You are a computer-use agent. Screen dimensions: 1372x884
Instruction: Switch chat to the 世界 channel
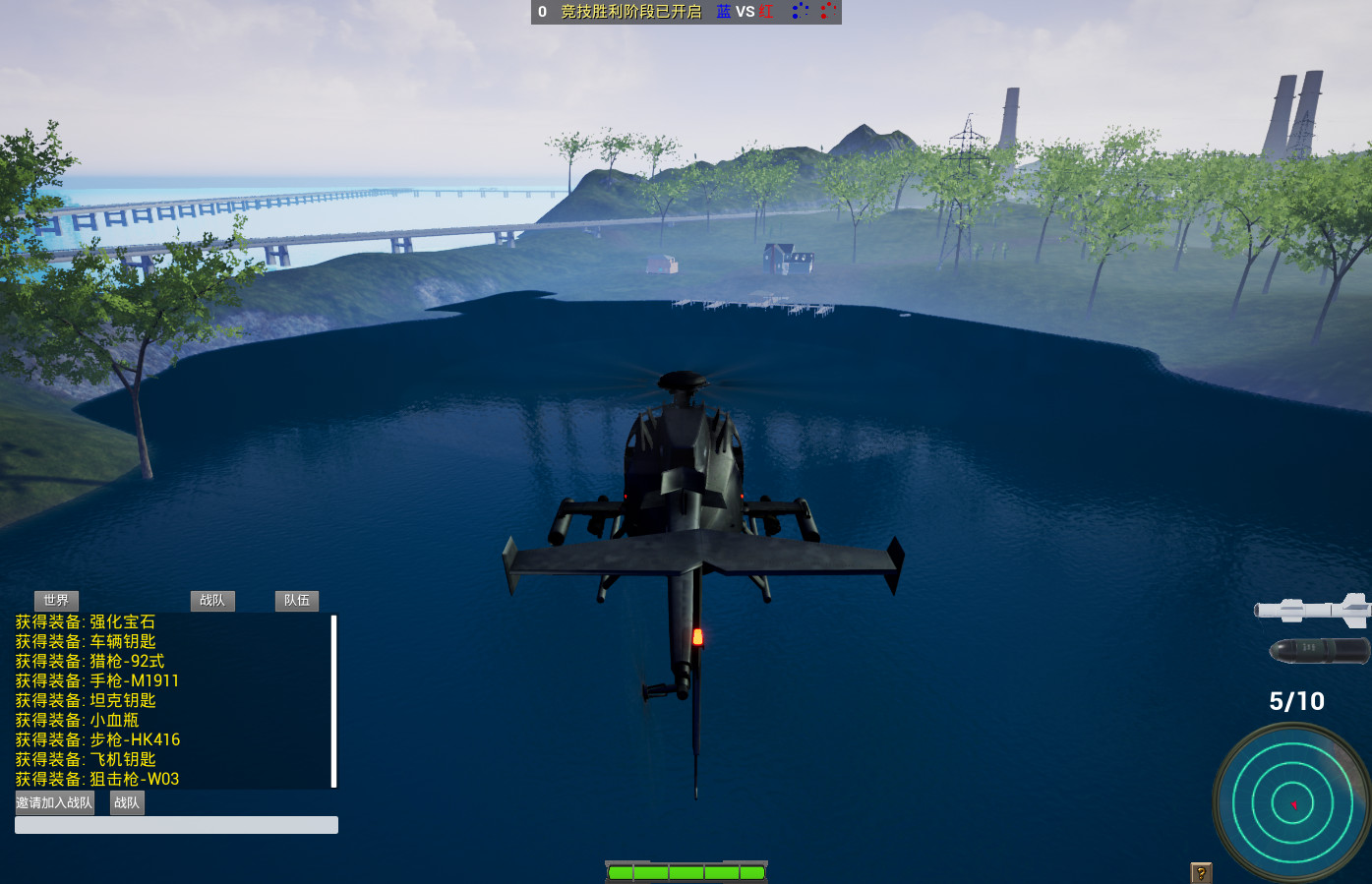pos(57,601)
